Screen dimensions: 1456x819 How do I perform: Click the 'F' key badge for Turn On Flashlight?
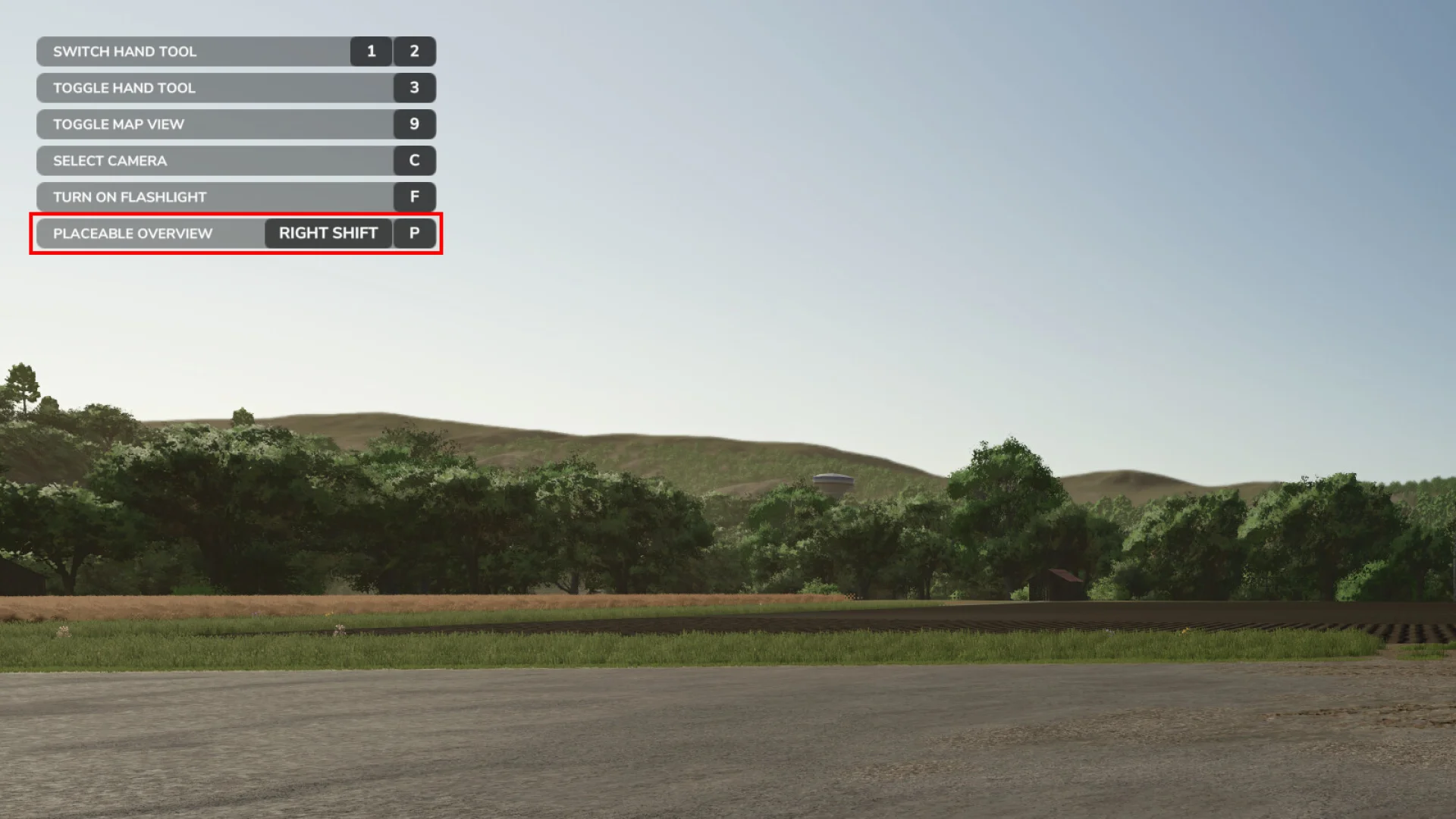pos(414,197)
